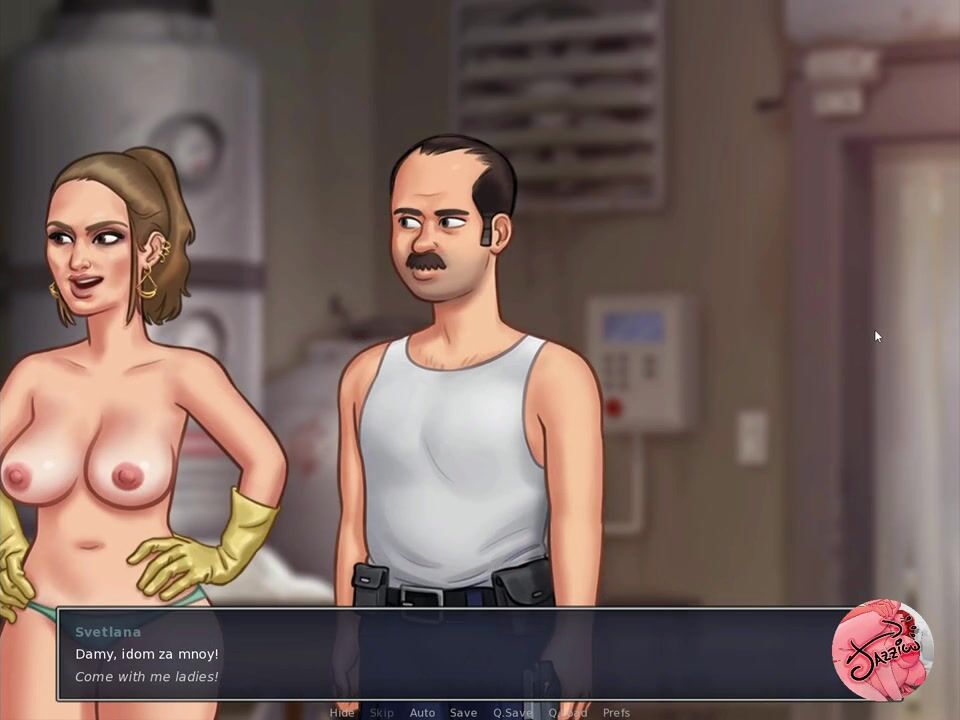Open the Save menu
Image resolution: width=960 pixels, height=720 pixels.
coord(463,713)
